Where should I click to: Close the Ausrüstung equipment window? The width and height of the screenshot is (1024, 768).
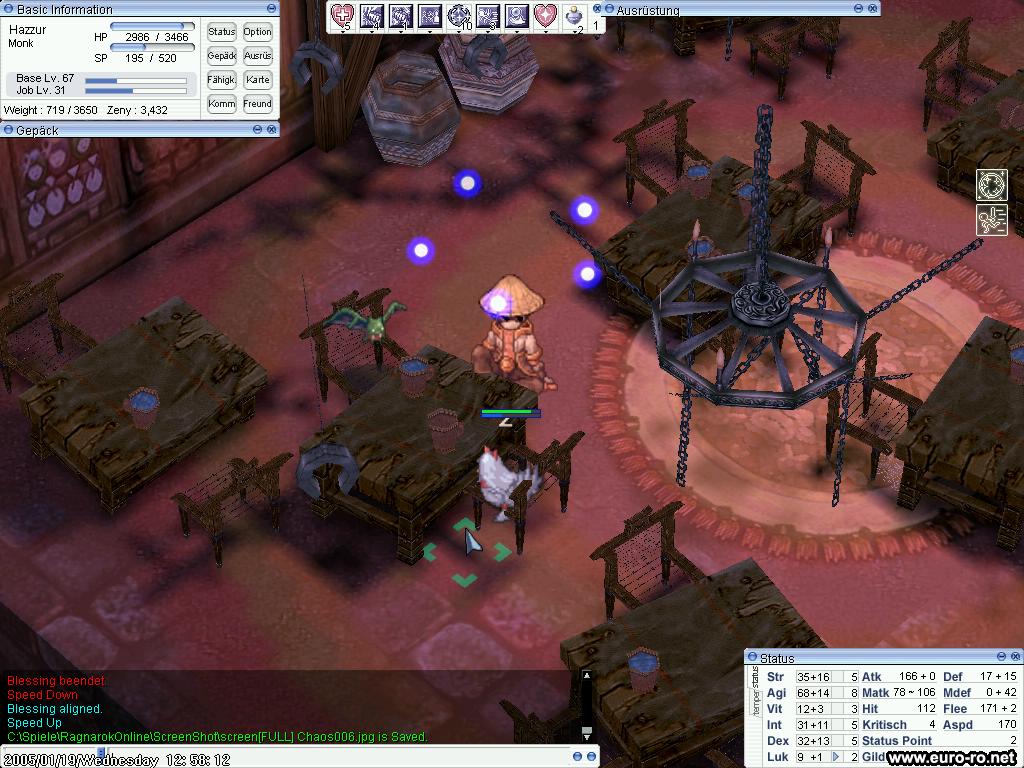(x=874, y=9)
